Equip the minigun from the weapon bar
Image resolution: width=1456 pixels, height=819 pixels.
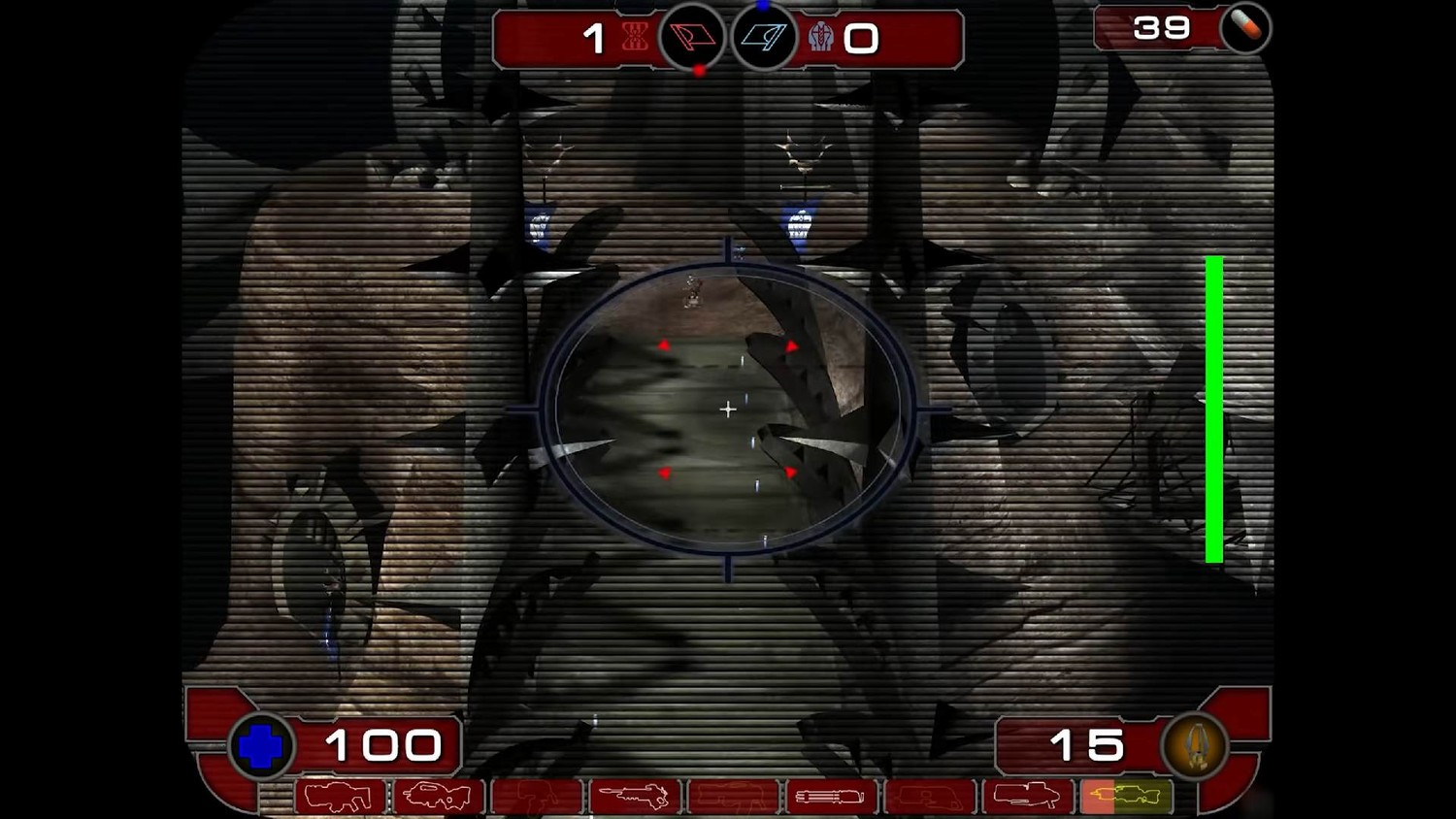pos(830,797)
